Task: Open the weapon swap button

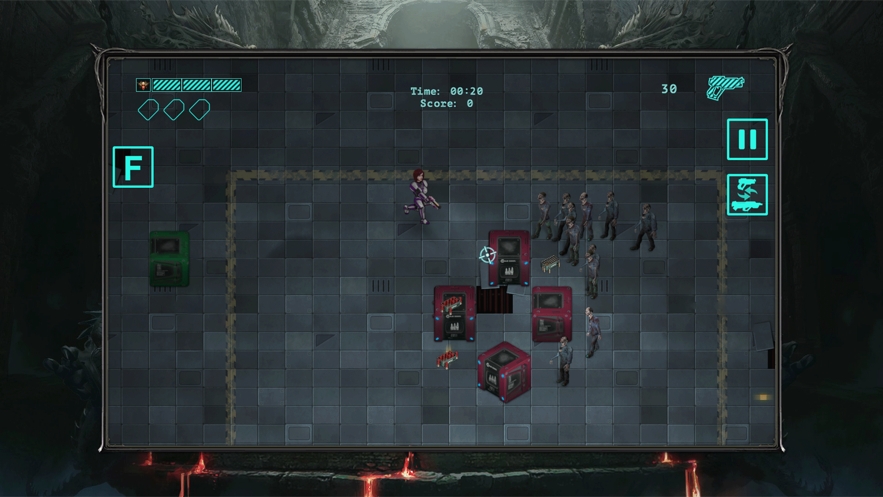Action: click(747, 195)
